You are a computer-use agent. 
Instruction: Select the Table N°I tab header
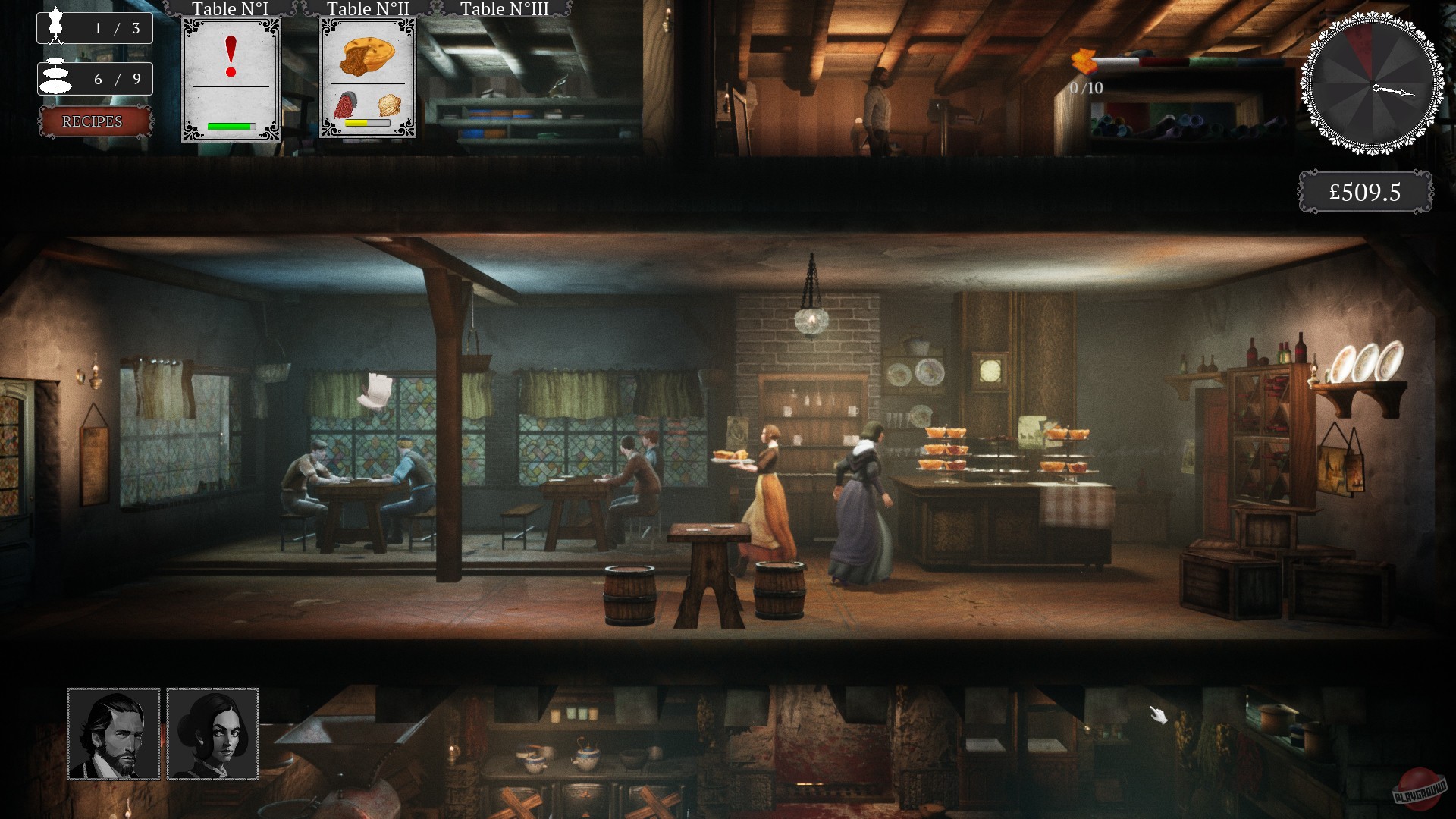(231, 9)
